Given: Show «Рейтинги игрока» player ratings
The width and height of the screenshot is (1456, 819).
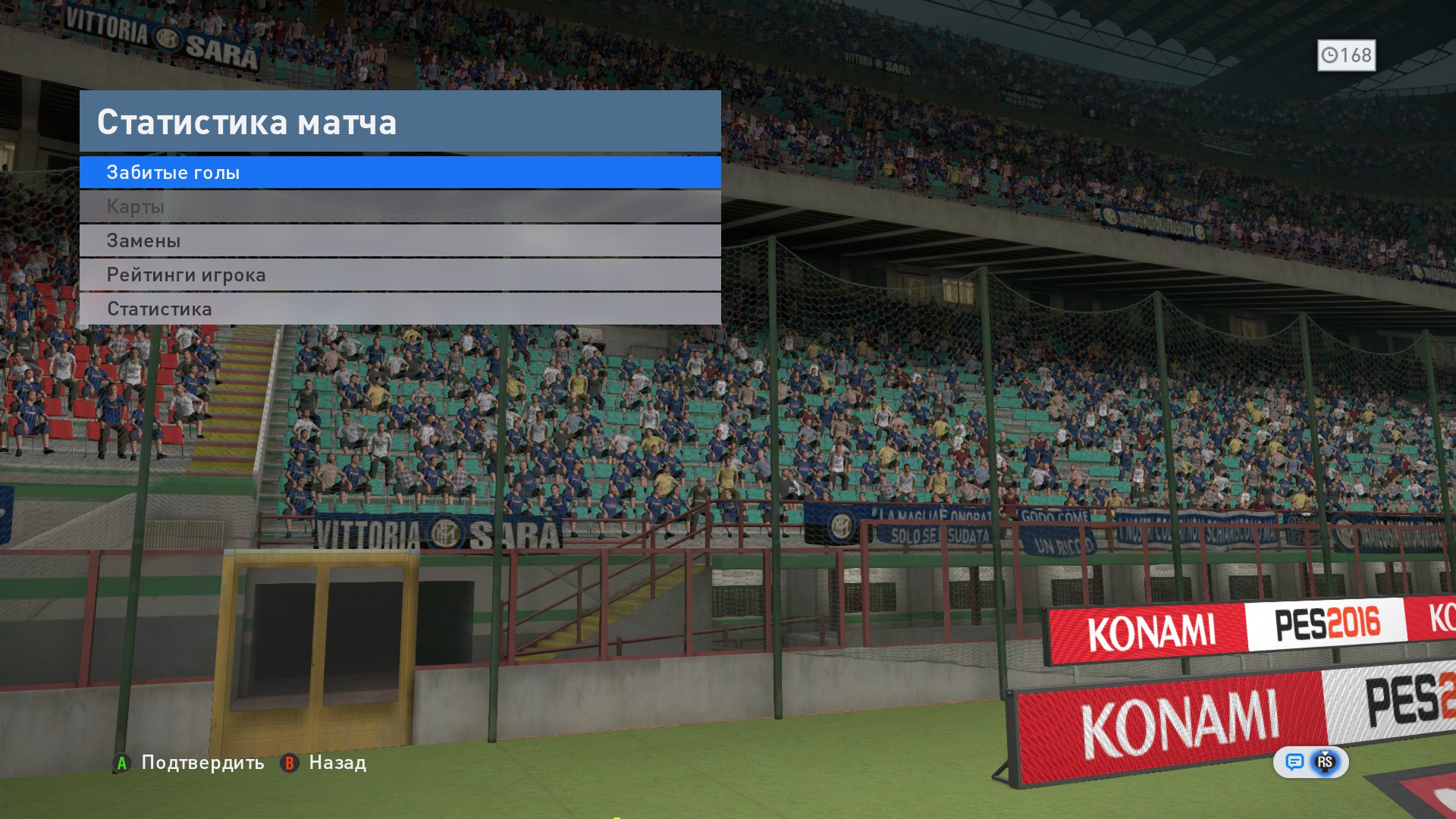Looking at the screenshot, I should point(400,275).
